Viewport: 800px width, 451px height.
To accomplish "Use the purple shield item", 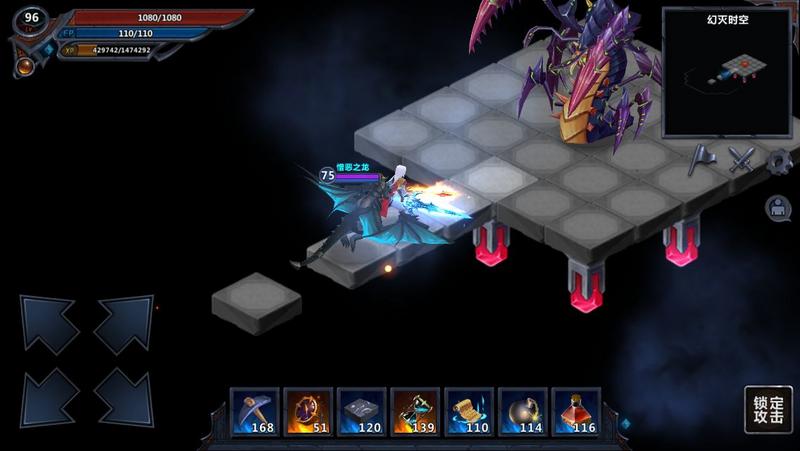I will (308, 411).
